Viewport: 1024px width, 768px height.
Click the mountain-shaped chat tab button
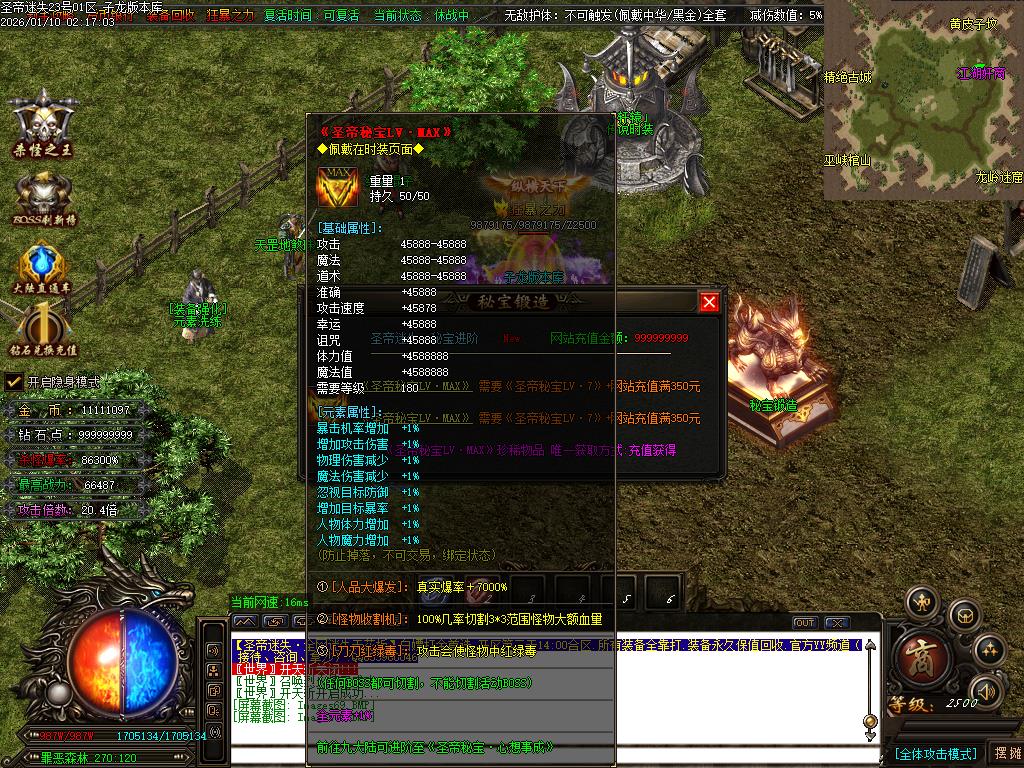tap(244, 622)
